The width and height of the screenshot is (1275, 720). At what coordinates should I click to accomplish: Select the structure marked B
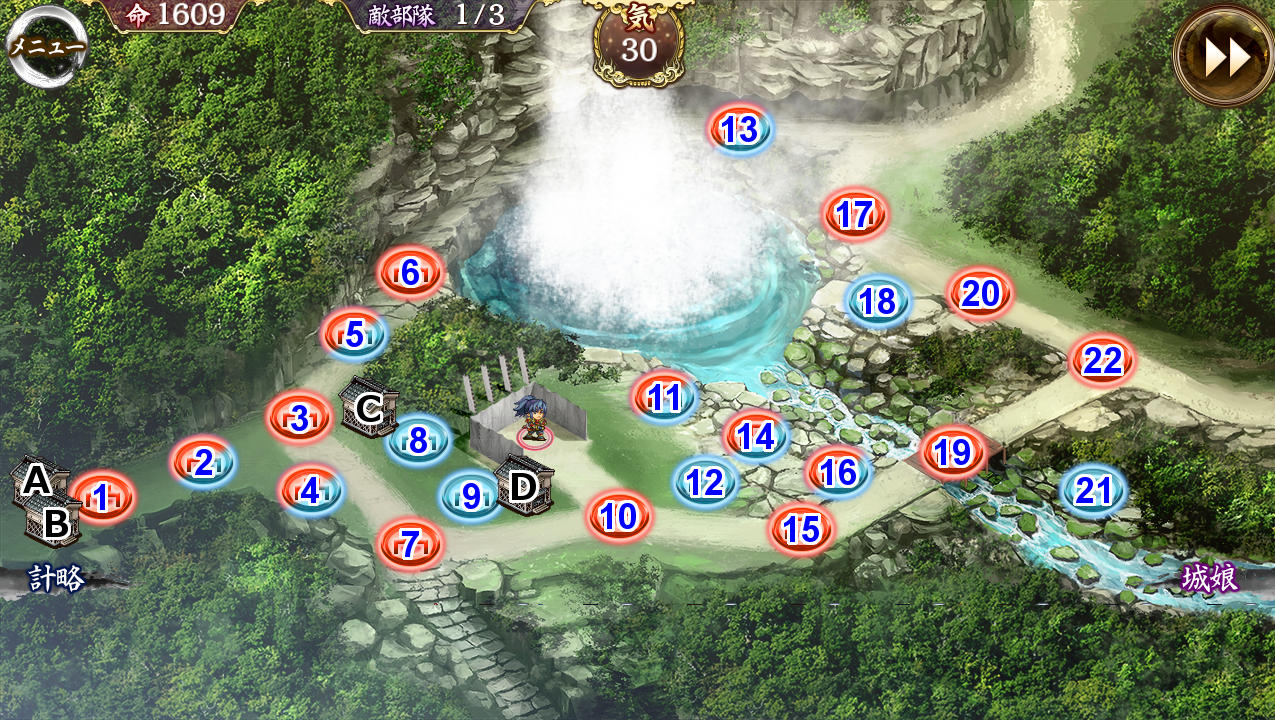57,521
